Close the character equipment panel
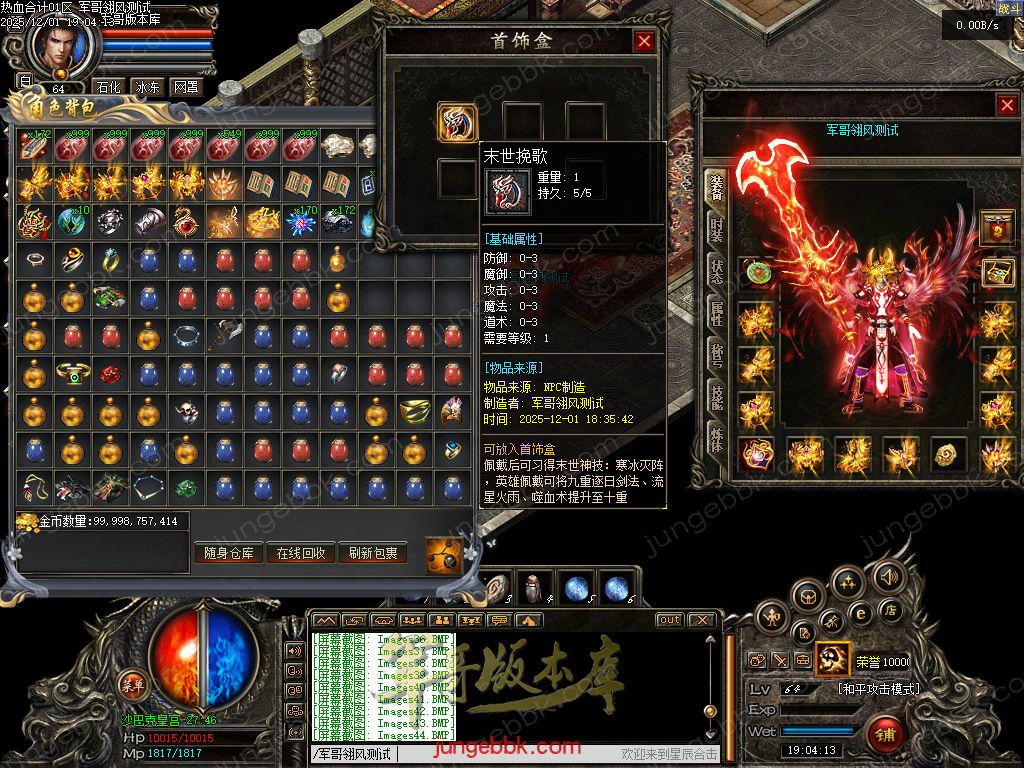The height and width of the screenshot is (768, 1024). click(1006, 105)
